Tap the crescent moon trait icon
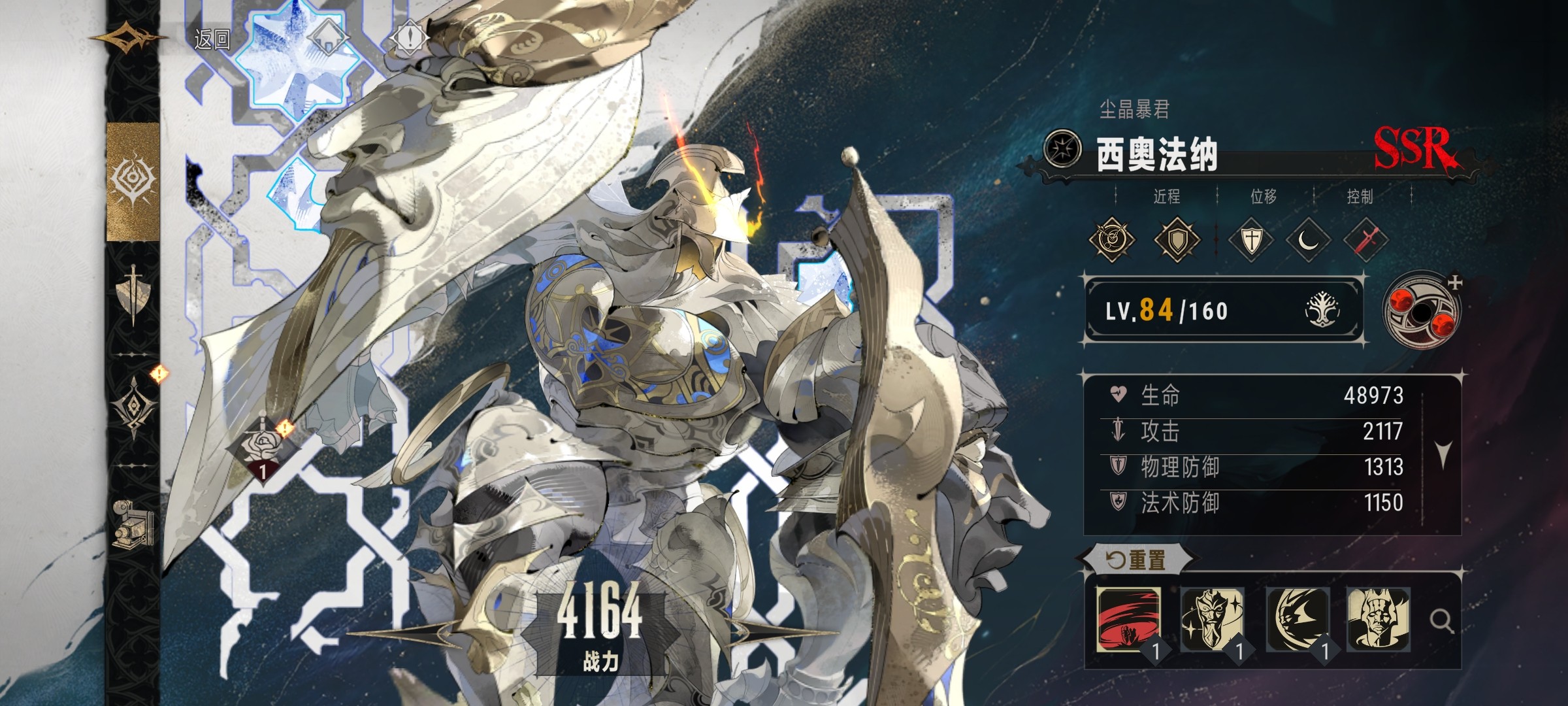 (x=1308, y=240)
